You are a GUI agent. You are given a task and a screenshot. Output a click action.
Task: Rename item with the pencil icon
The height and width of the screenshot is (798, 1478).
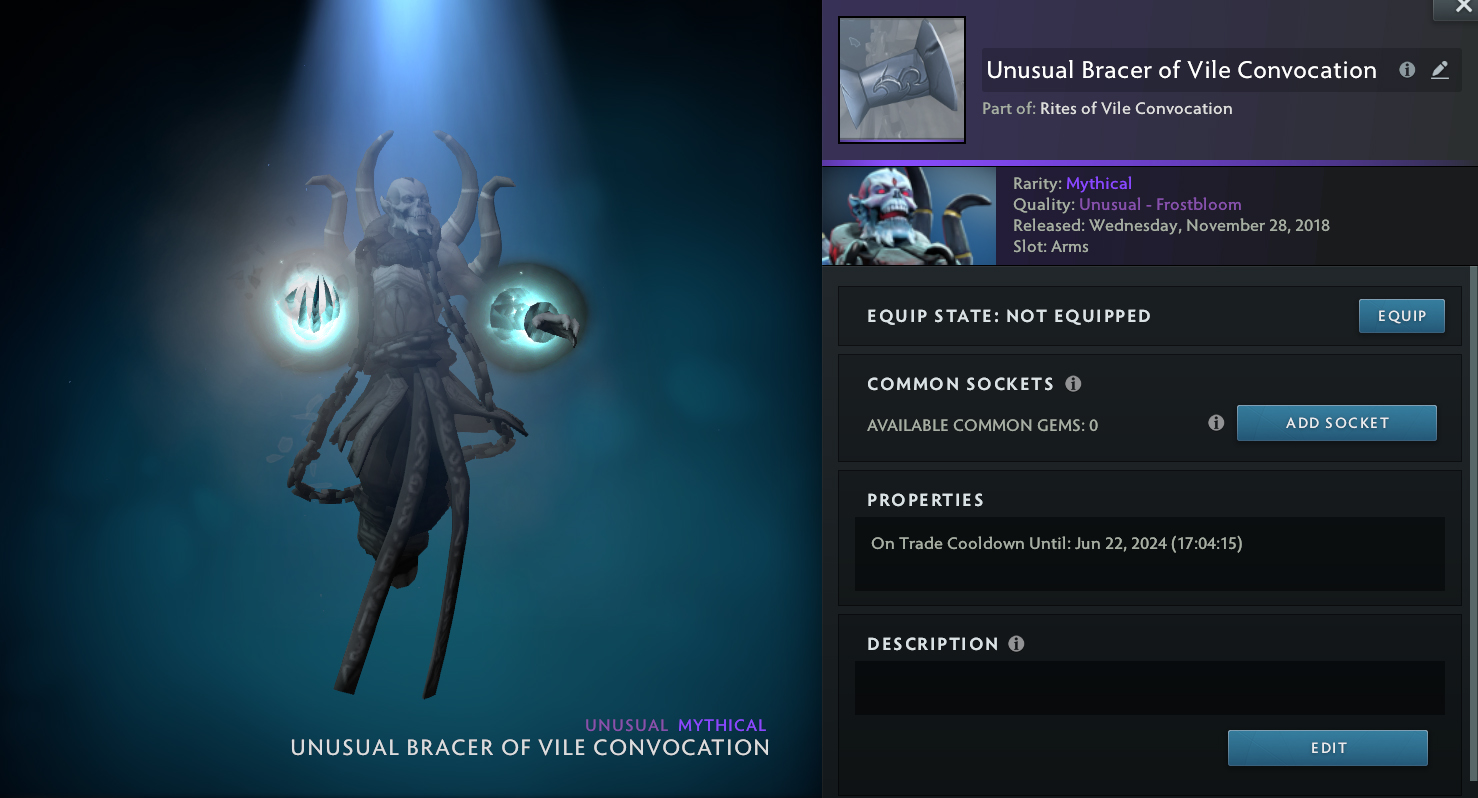(x=1439, y=70)
